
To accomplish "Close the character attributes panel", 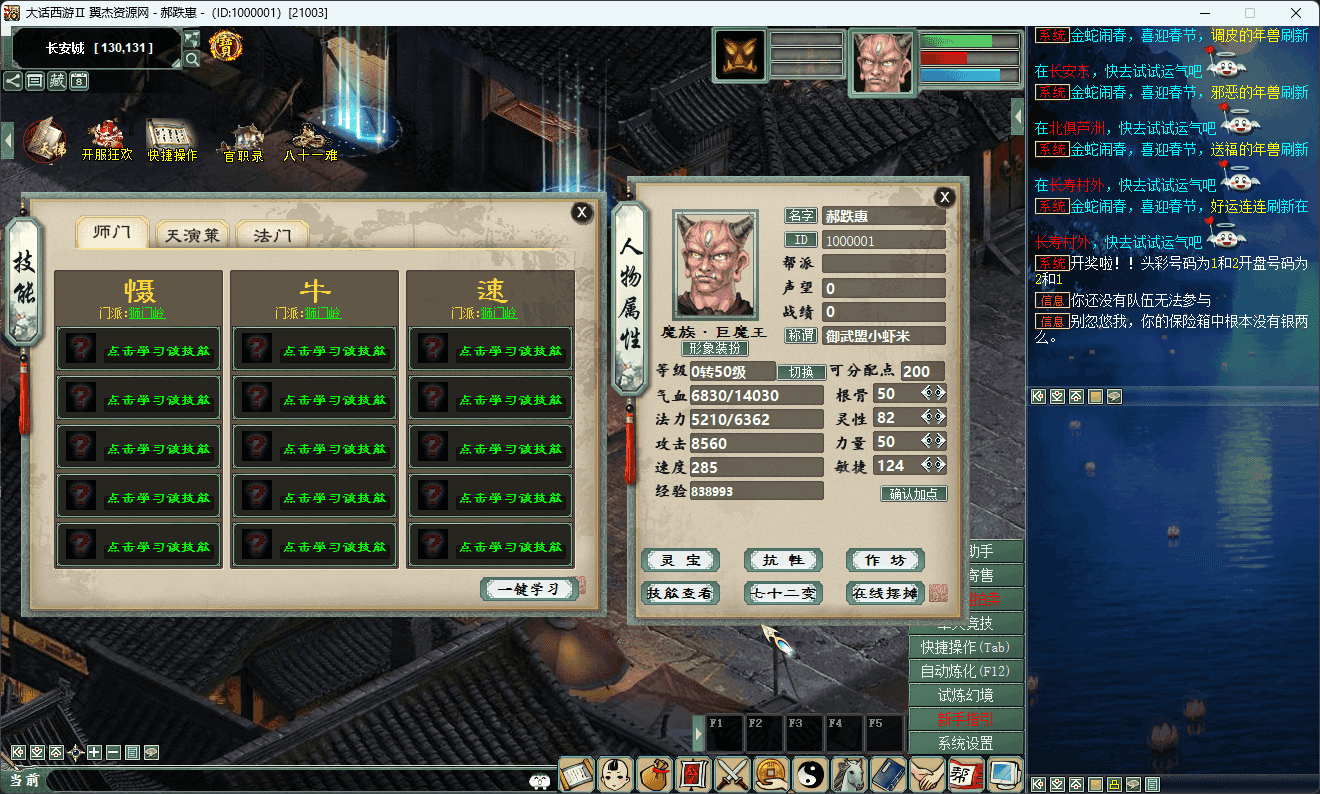I will point(944,198).
